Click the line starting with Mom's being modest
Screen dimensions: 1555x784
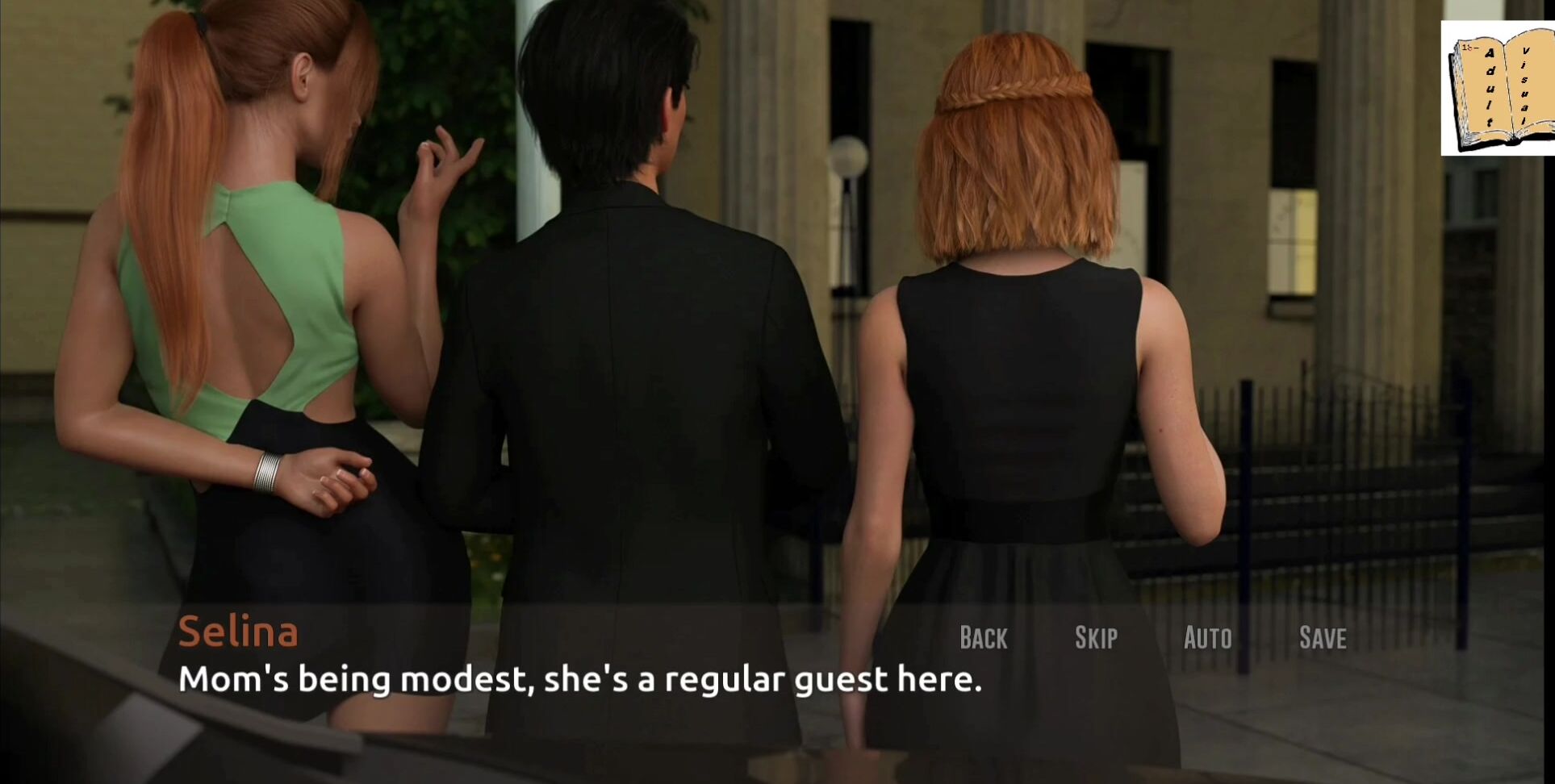tap(583, 680)
